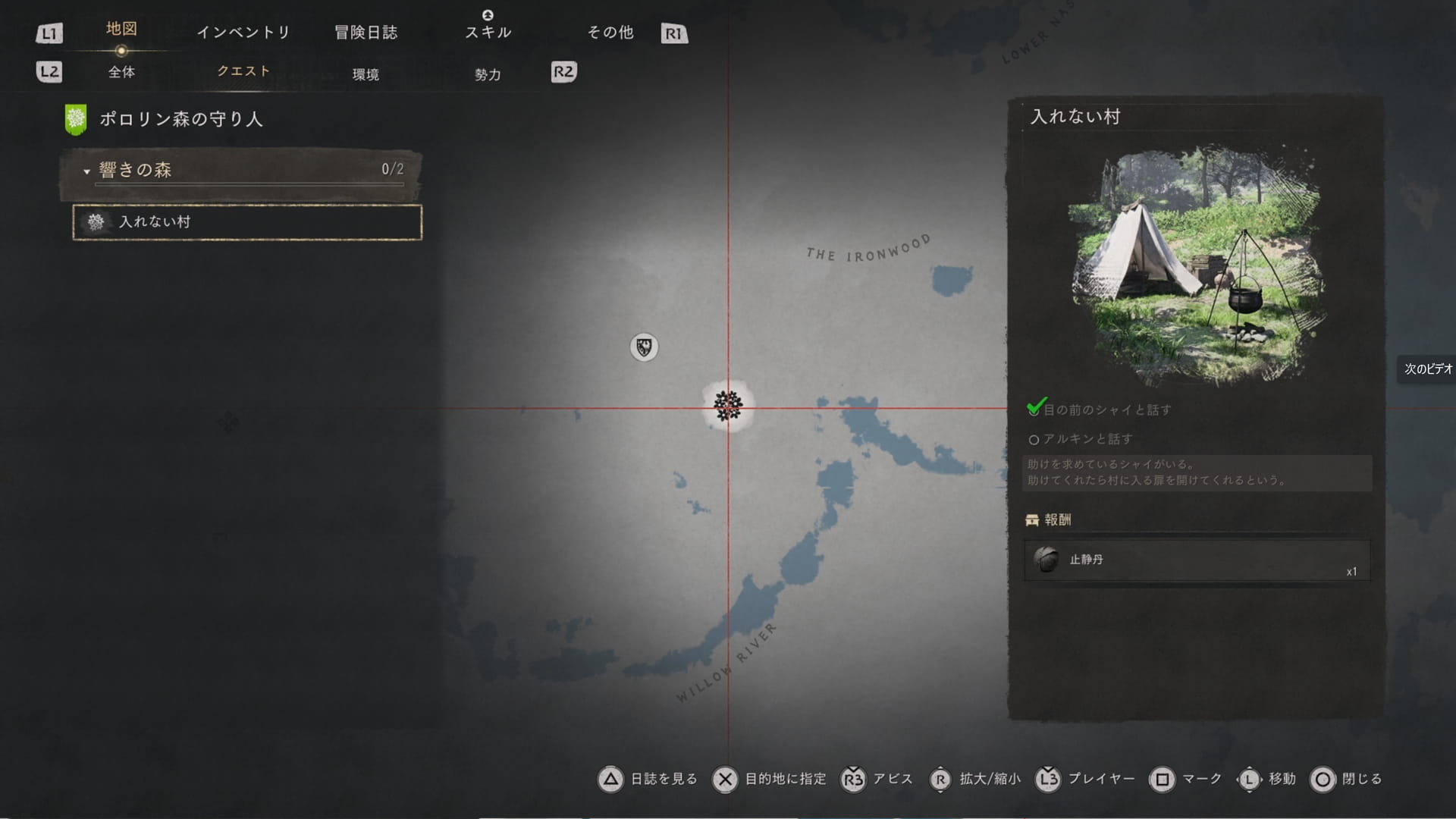Click the snowflake quest marker on map
The image size is (1456, 819).
728,406
